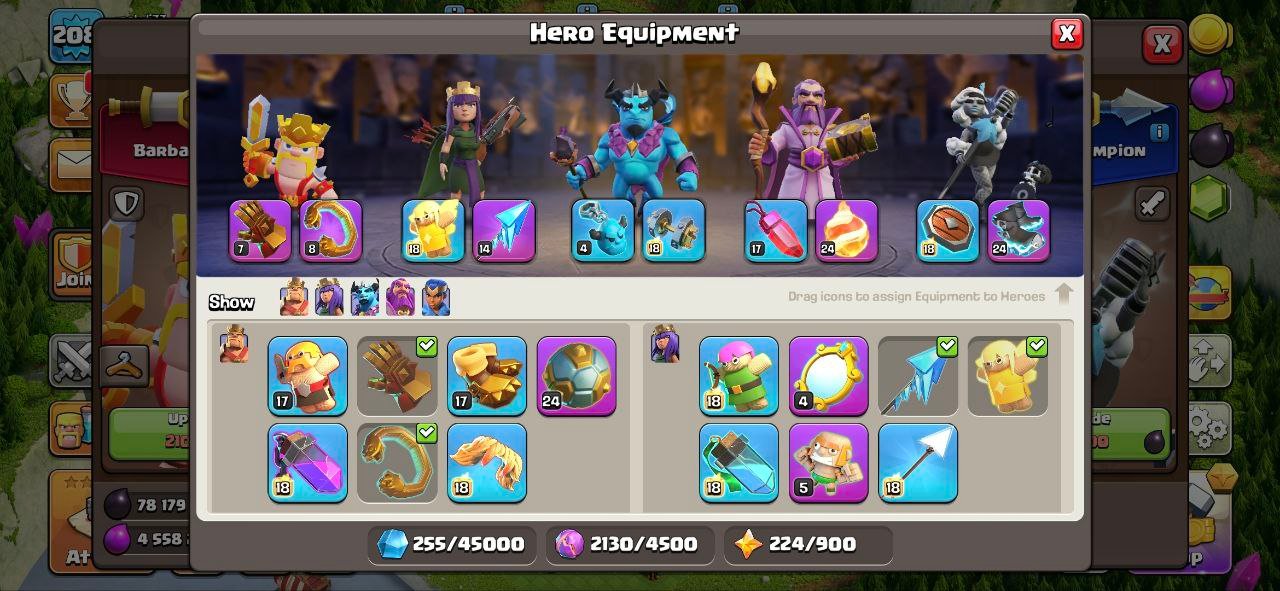
Task: Select the Rage Vial equipment
Action: (307, 462)
